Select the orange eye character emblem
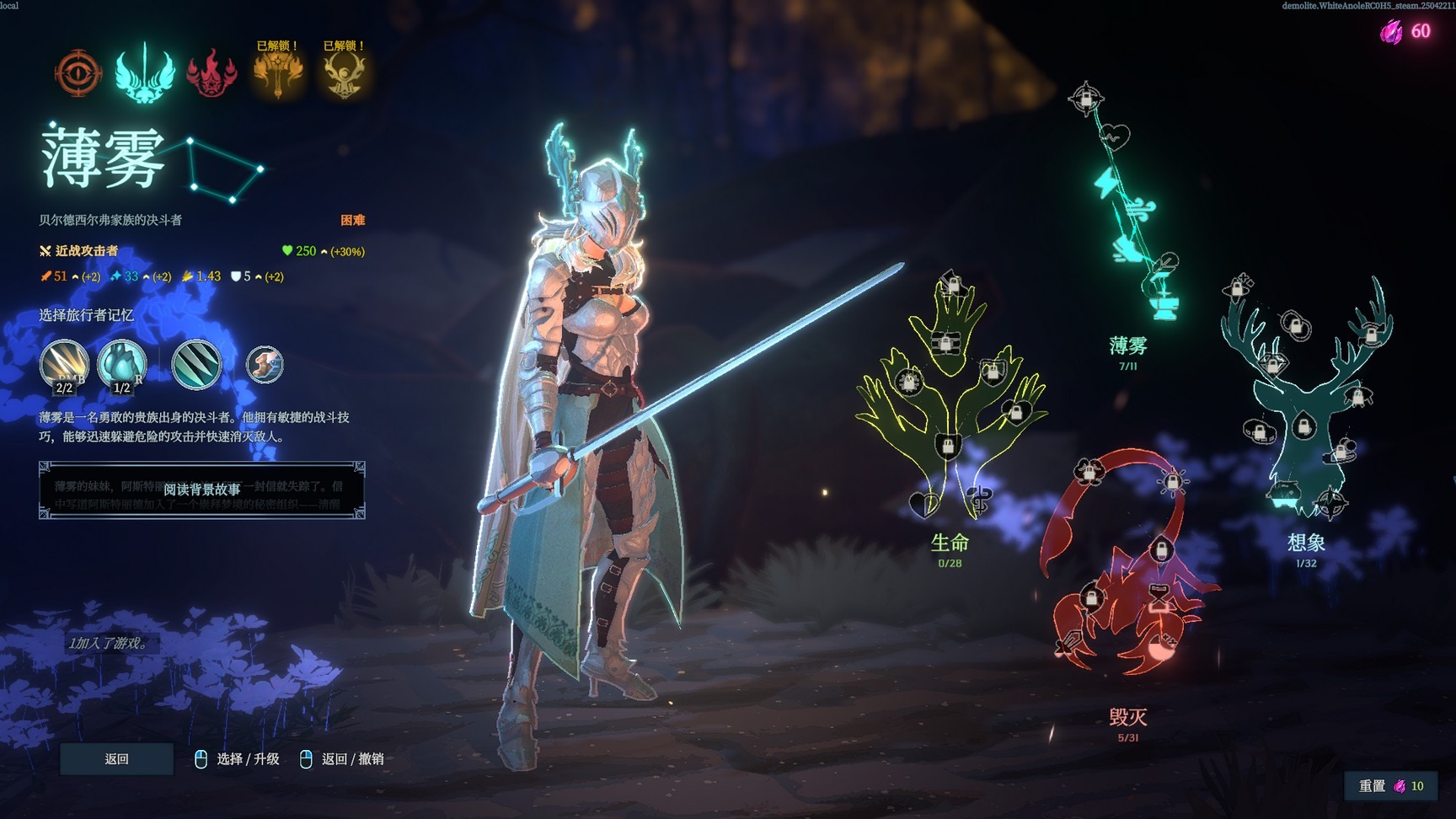This screenshot has height=819, width=1456. coord(78,73)
